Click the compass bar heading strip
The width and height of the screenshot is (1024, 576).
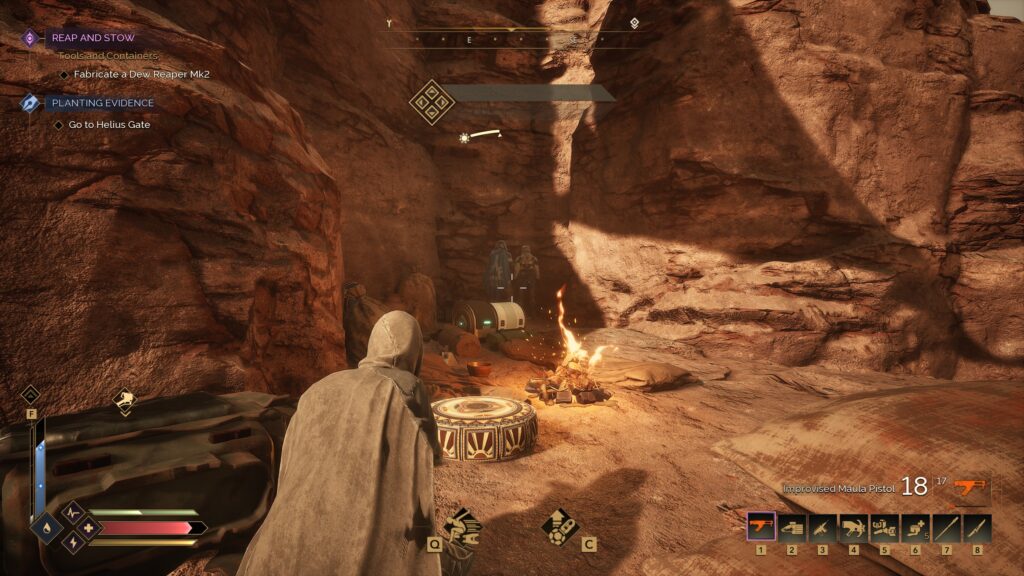(512, 39)
